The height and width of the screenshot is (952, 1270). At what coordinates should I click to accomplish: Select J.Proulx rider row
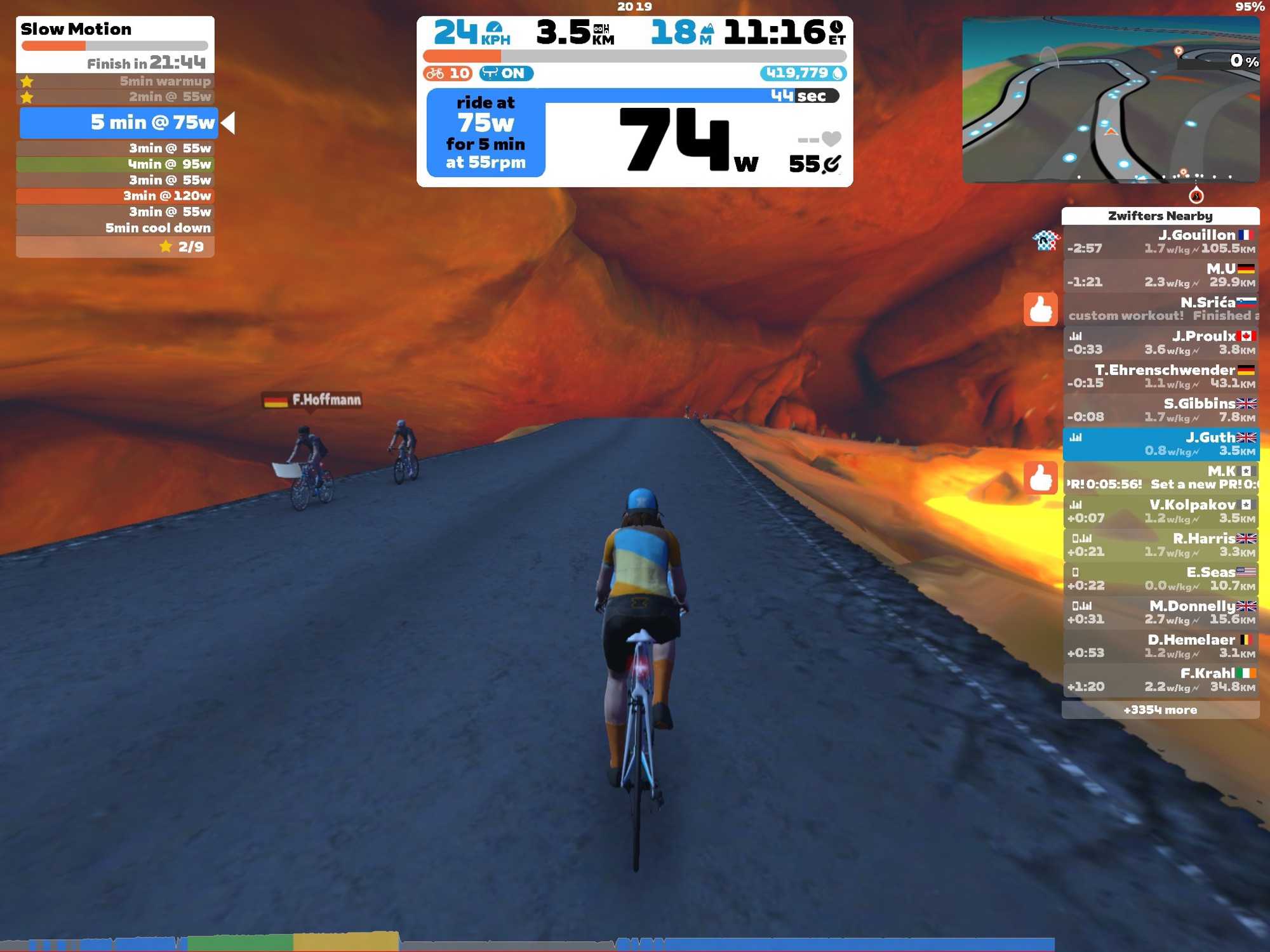pos(1160,343)
